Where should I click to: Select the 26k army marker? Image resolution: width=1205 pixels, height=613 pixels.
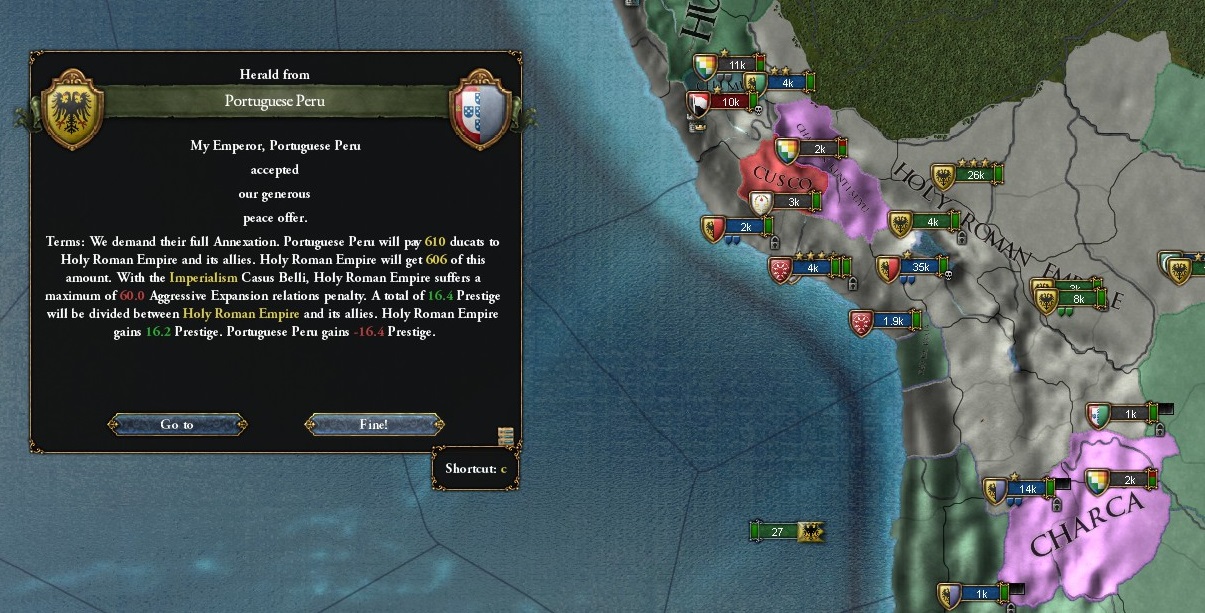(975, 175)
